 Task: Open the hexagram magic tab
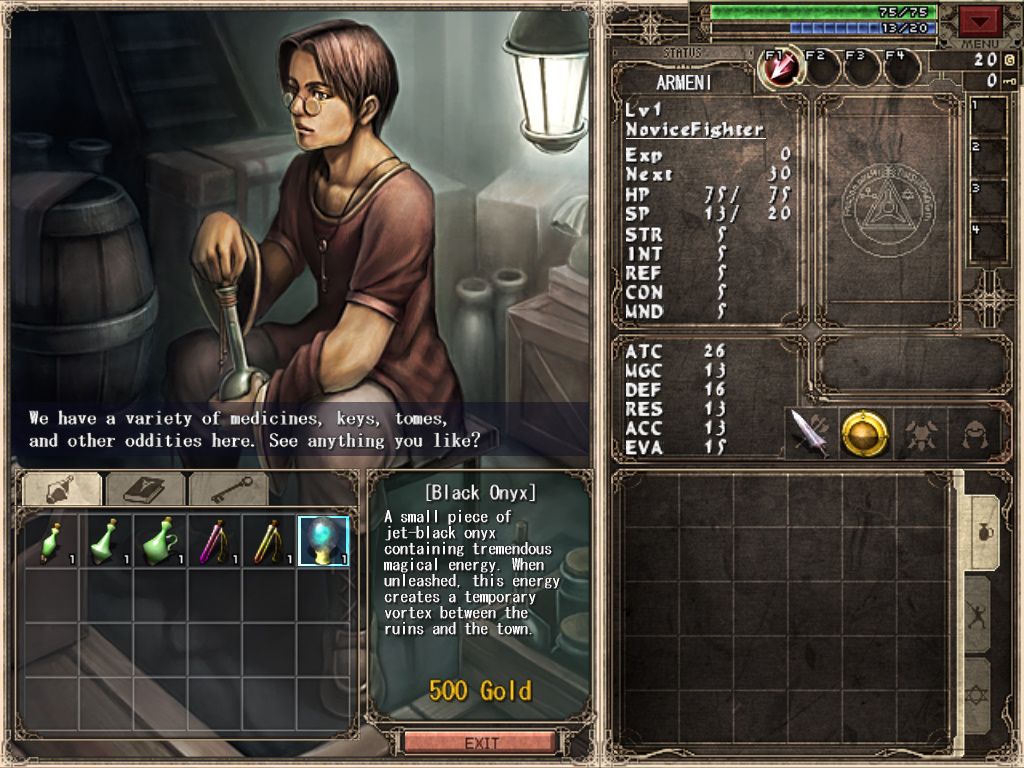(x=979, y=693)
